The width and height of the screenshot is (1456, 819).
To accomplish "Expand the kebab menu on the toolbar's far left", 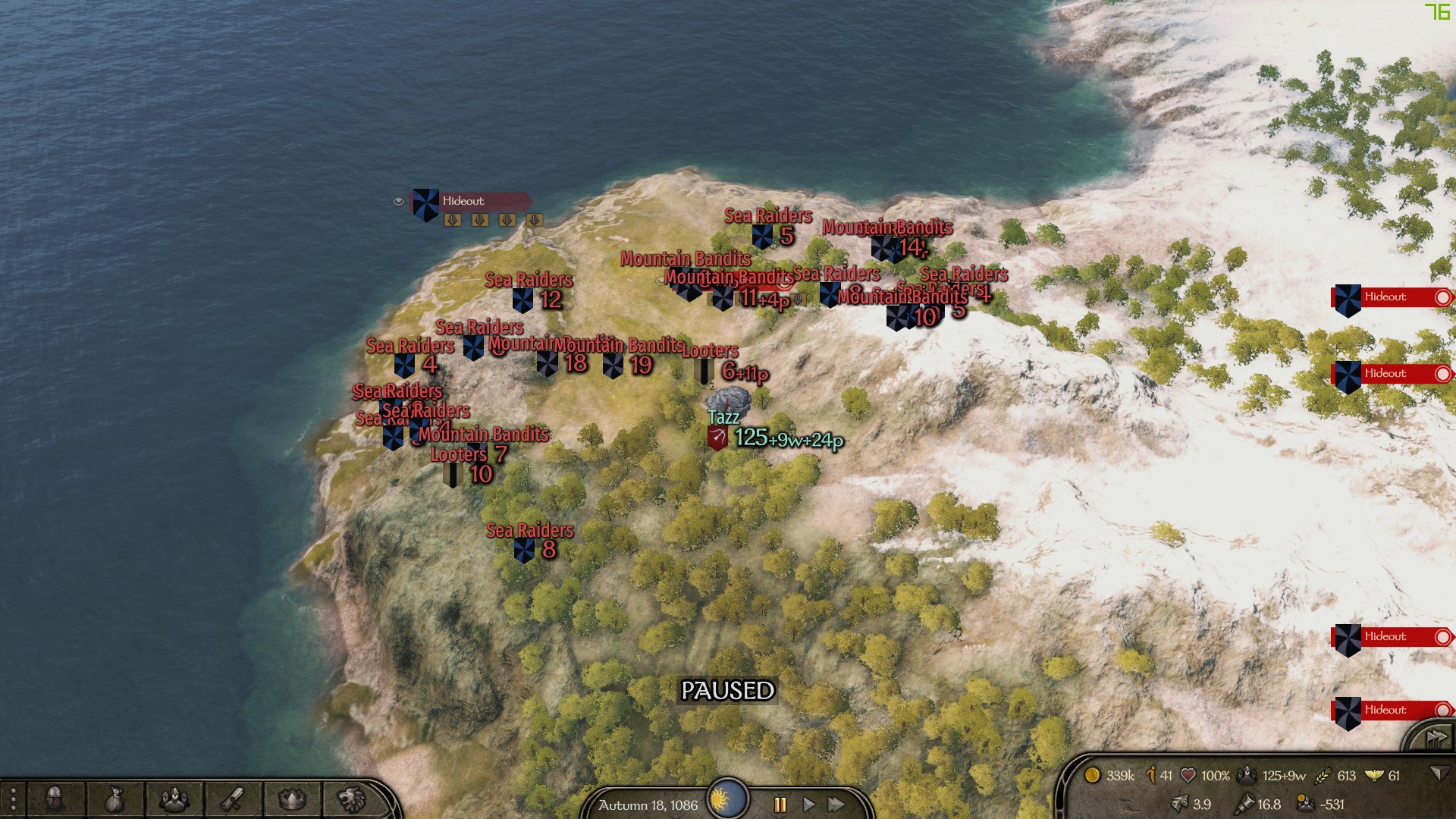I will point(13,798).
